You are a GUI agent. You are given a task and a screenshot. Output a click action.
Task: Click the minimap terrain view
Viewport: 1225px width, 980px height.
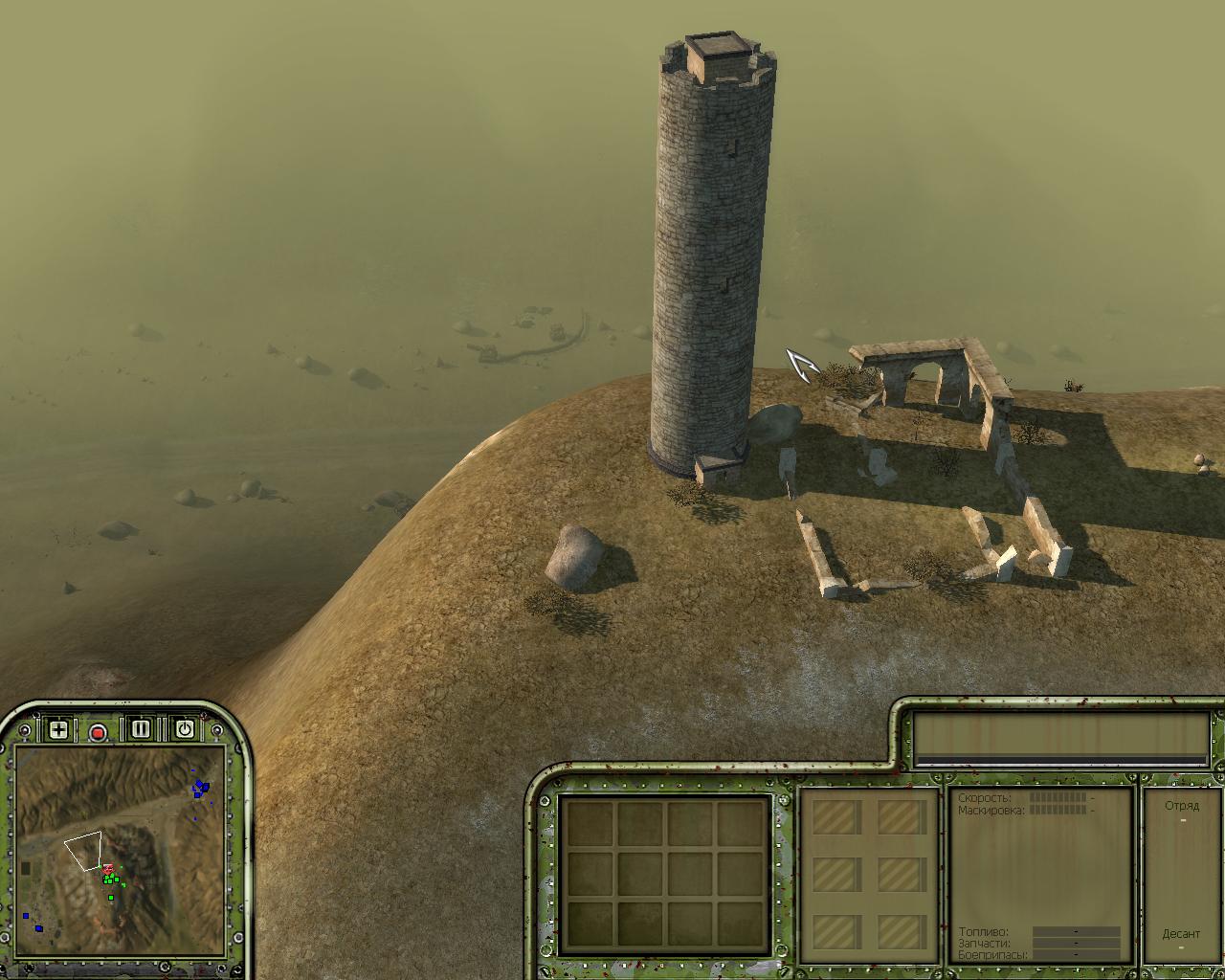coord(120,850)
